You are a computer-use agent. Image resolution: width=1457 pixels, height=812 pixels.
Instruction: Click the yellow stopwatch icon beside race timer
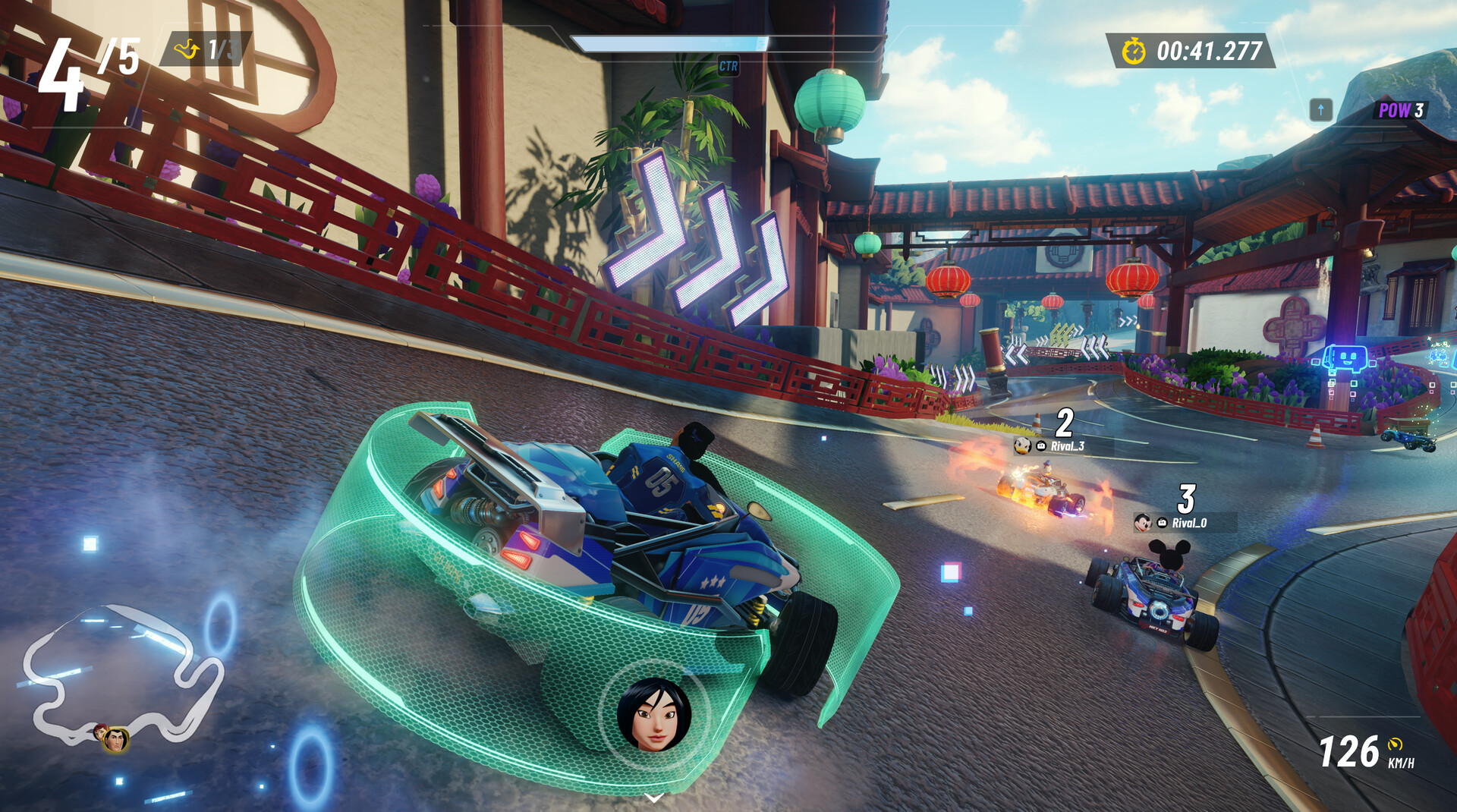1133,52
